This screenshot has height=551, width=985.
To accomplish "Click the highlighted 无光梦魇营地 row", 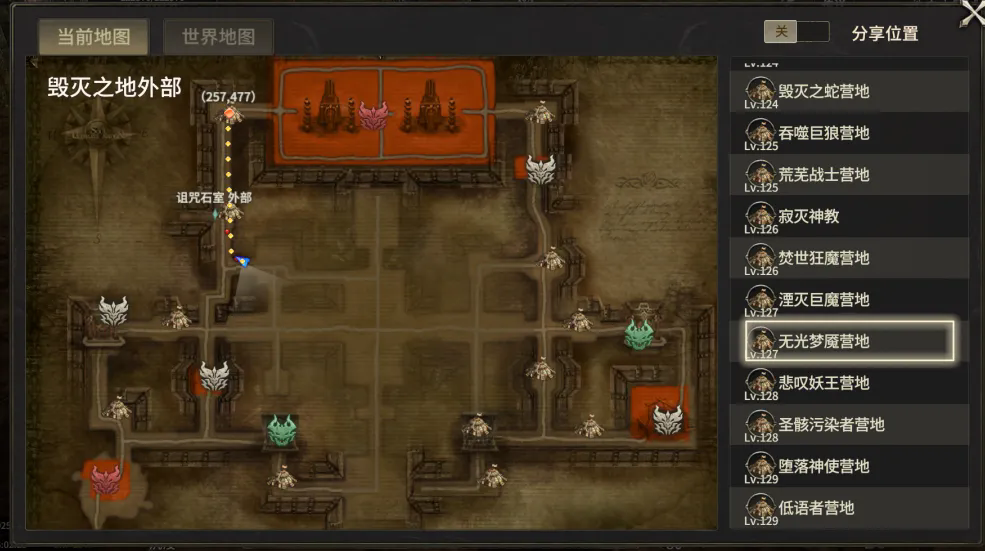I will 850,341.
